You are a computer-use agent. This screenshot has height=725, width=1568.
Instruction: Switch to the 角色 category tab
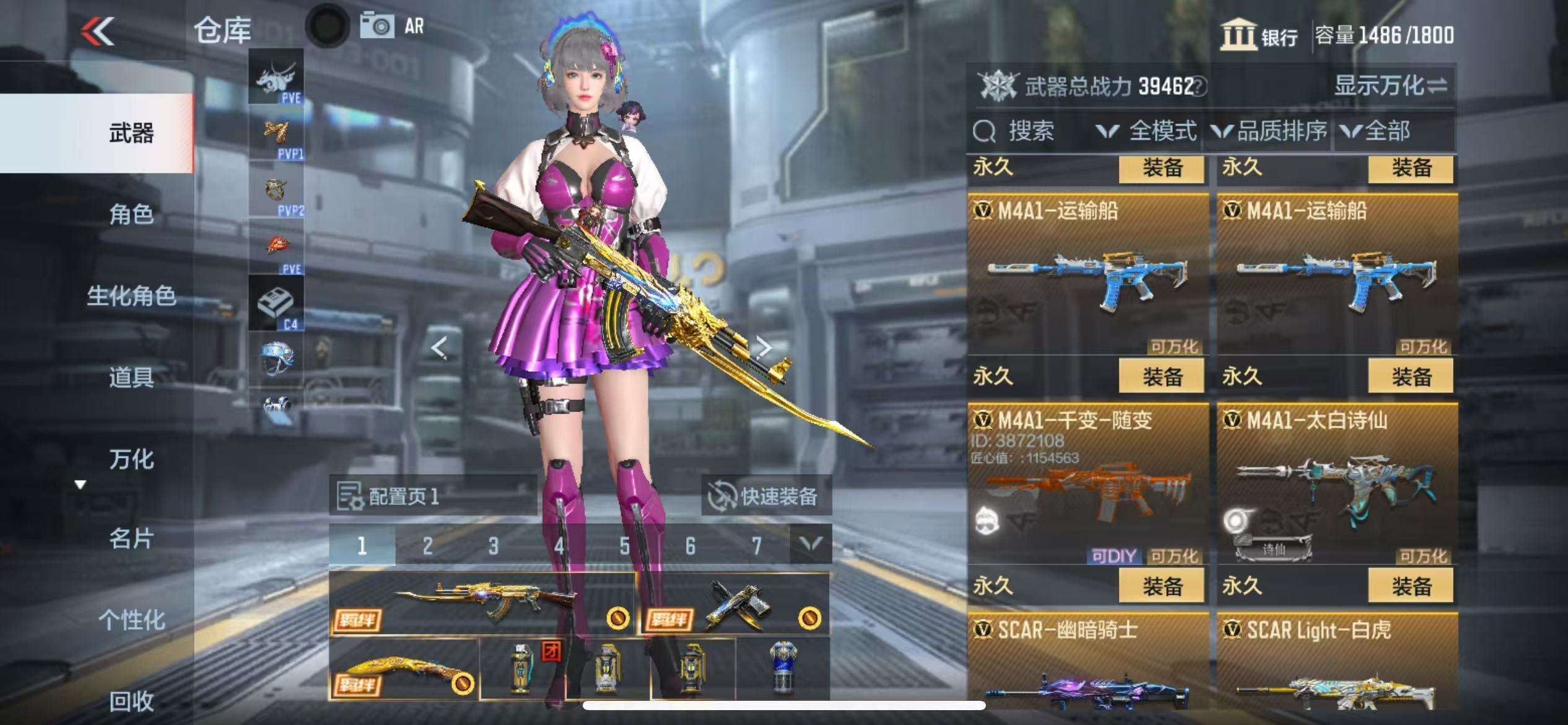tap(131, 214)
